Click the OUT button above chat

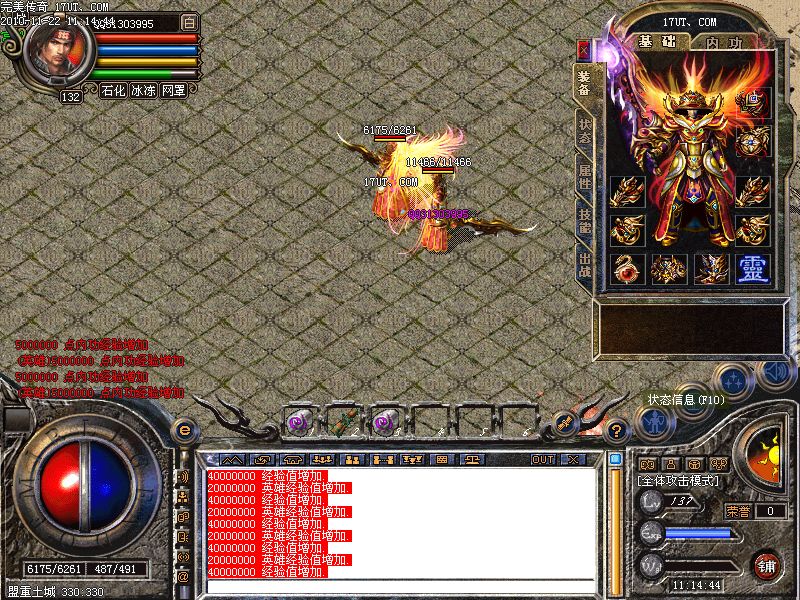[x=543, y=460]
